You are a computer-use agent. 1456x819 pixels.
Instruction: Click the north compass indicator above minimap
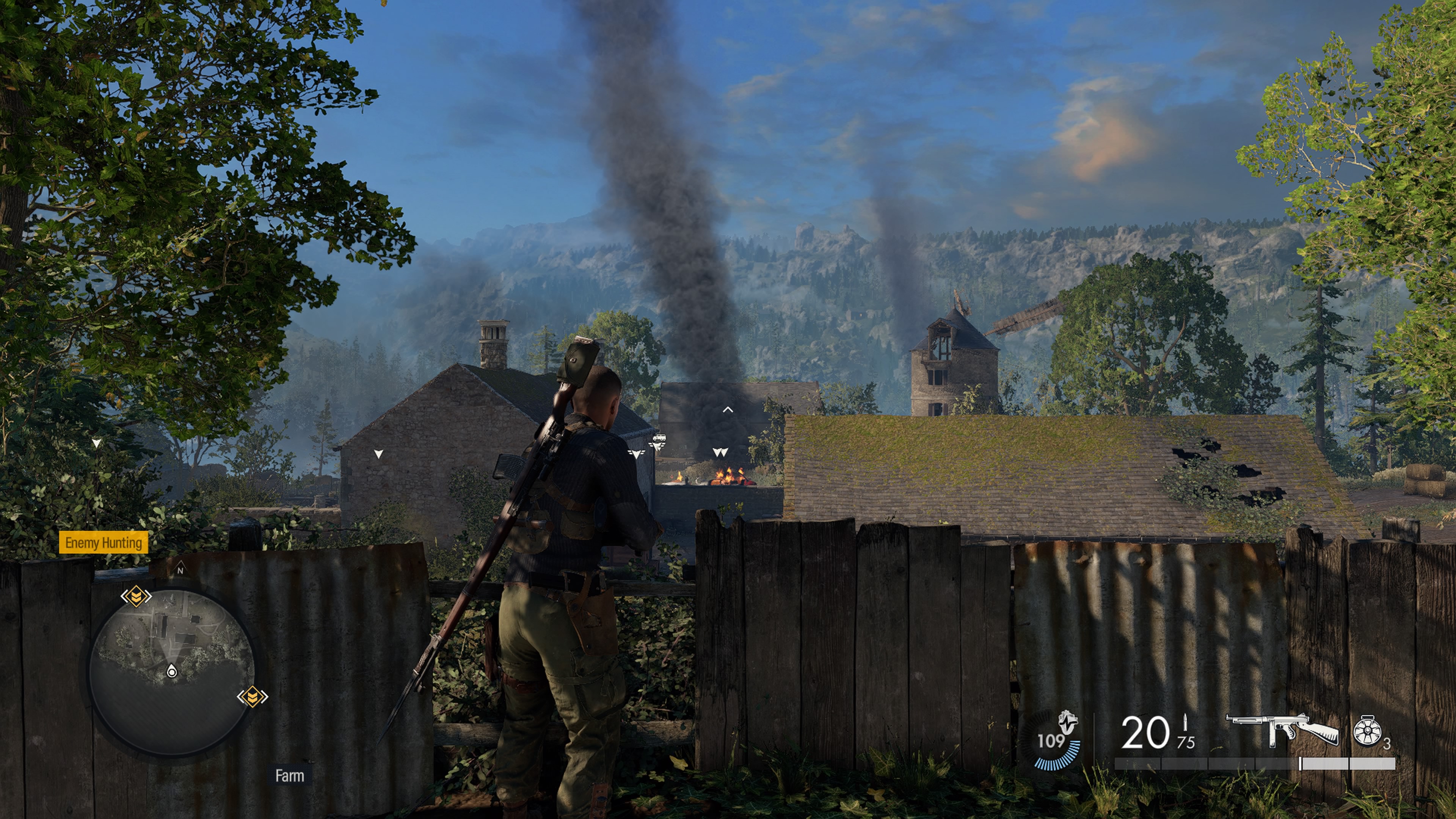pos(180,570)
